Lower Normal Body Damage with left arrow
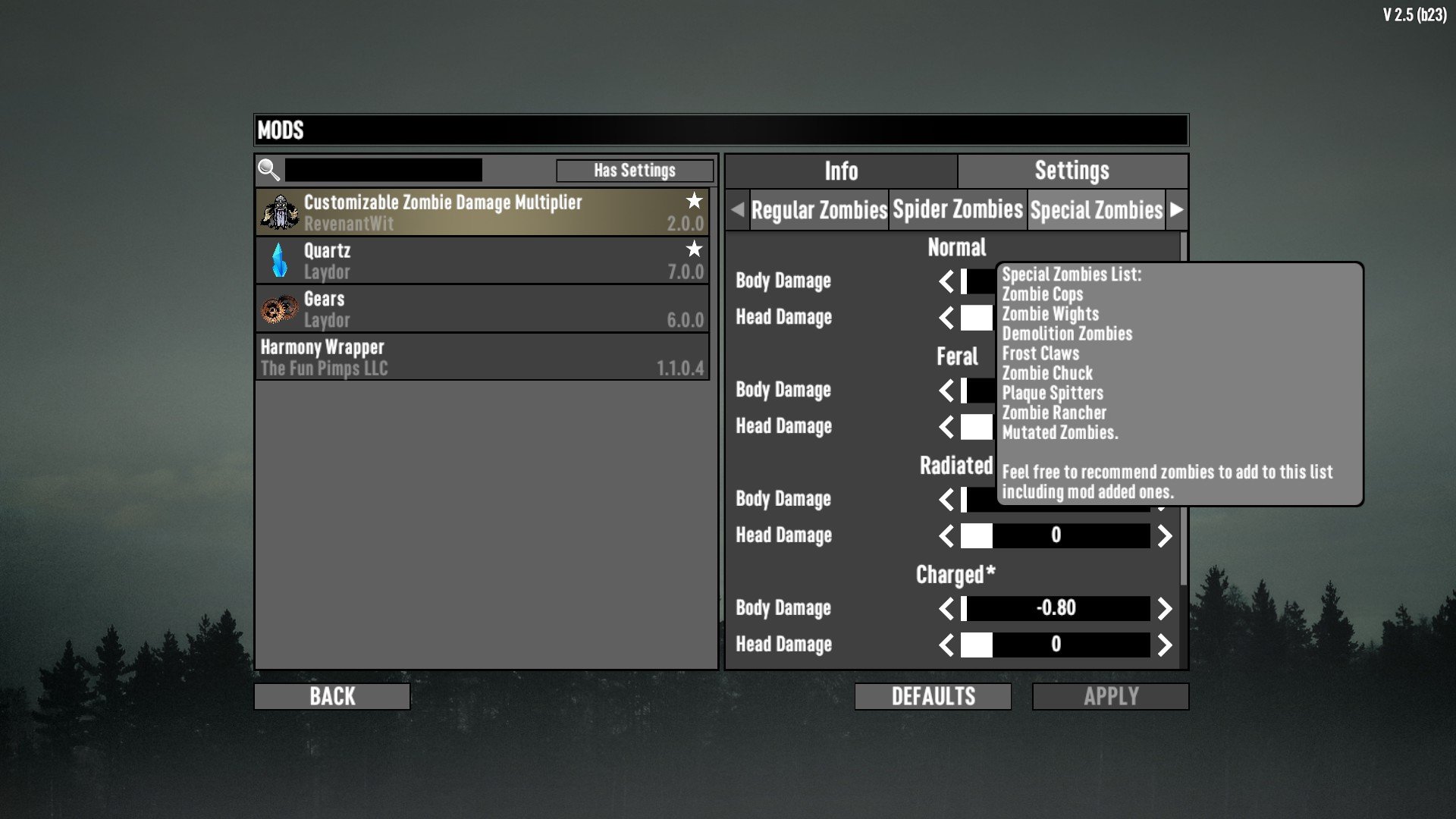 tap(946, 281)
